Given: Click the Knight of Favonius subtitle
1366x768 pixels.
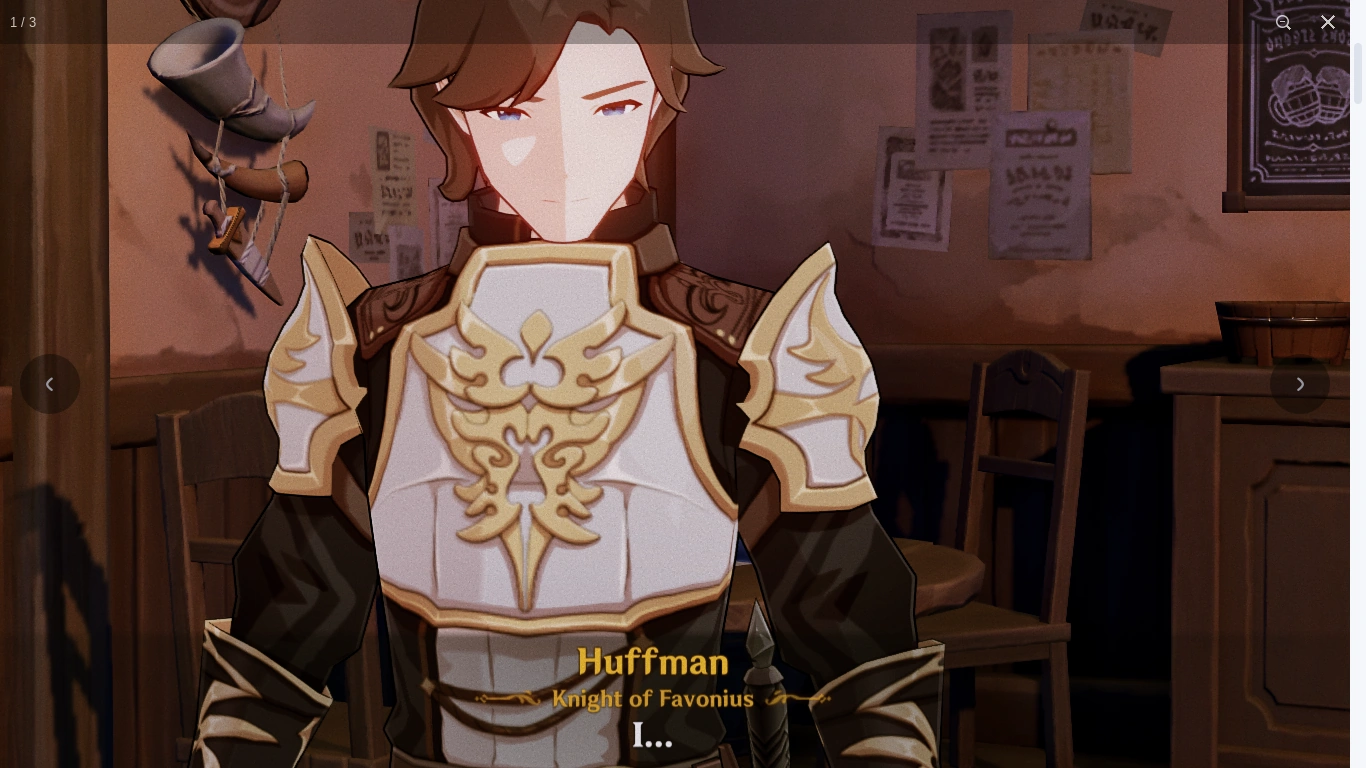Looking at the screenshot, I should 653,699.
